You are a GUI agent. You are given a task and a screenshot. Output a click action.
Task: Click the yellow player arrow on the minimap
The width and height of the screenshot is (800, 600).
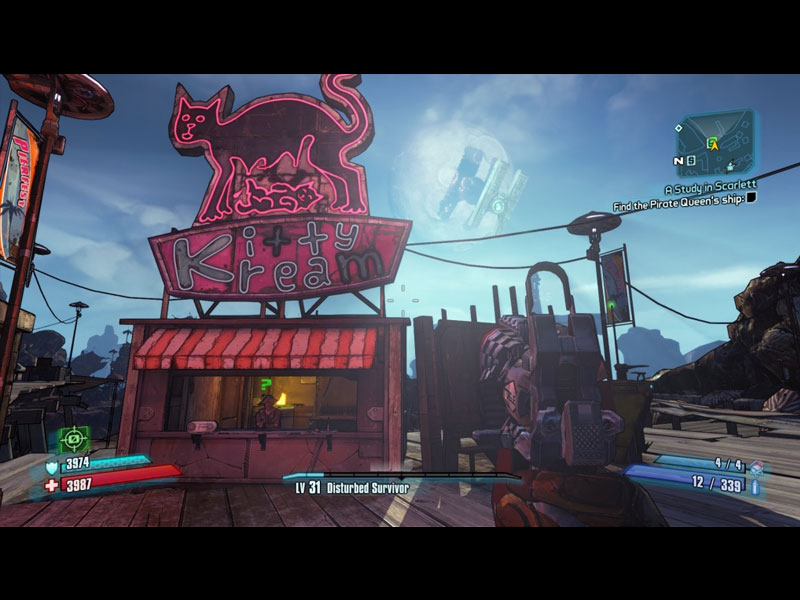(x=713, y=144)
